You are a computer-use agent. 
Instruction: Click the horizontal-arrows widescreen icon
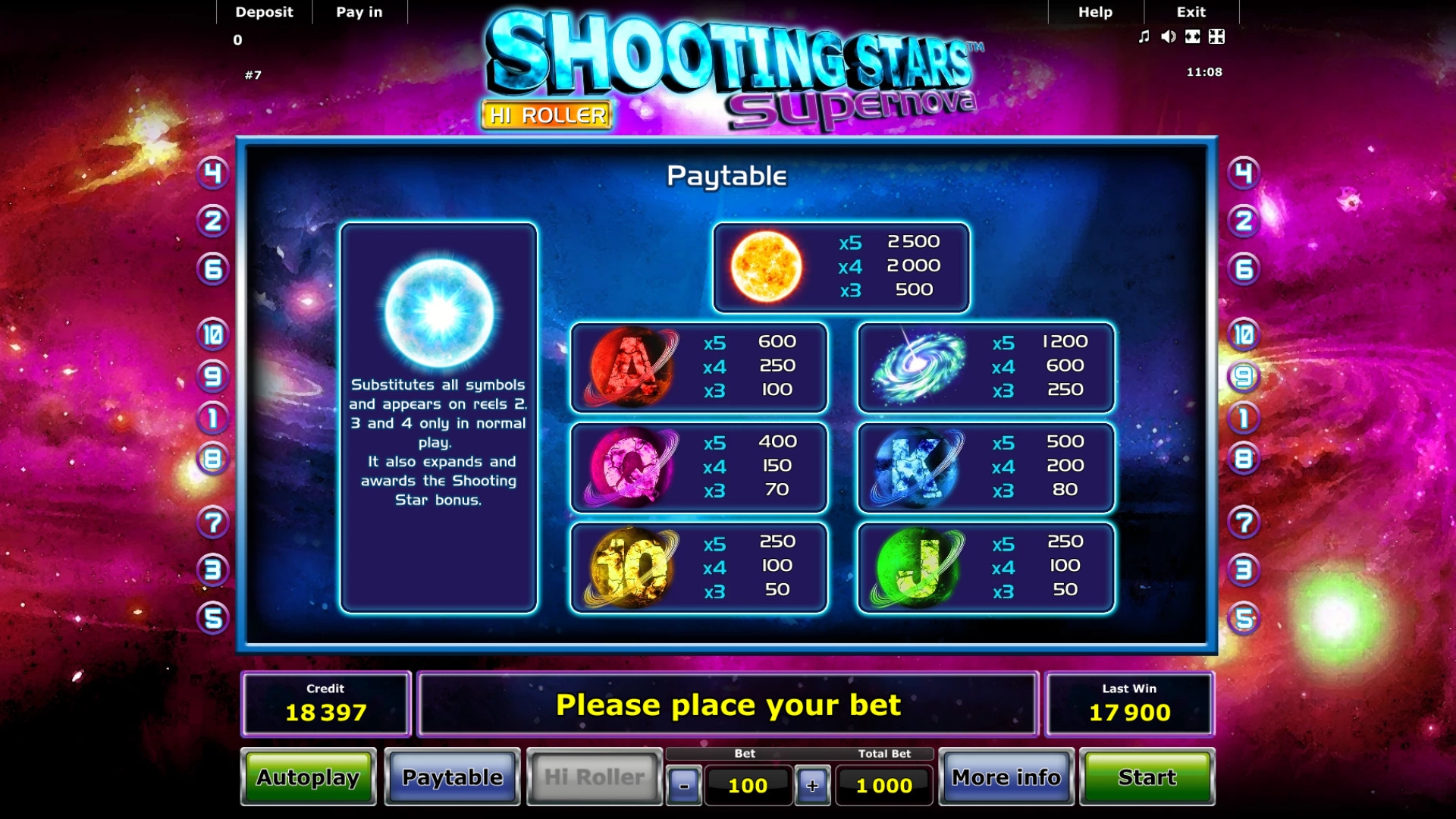(x=1193, y=36)
